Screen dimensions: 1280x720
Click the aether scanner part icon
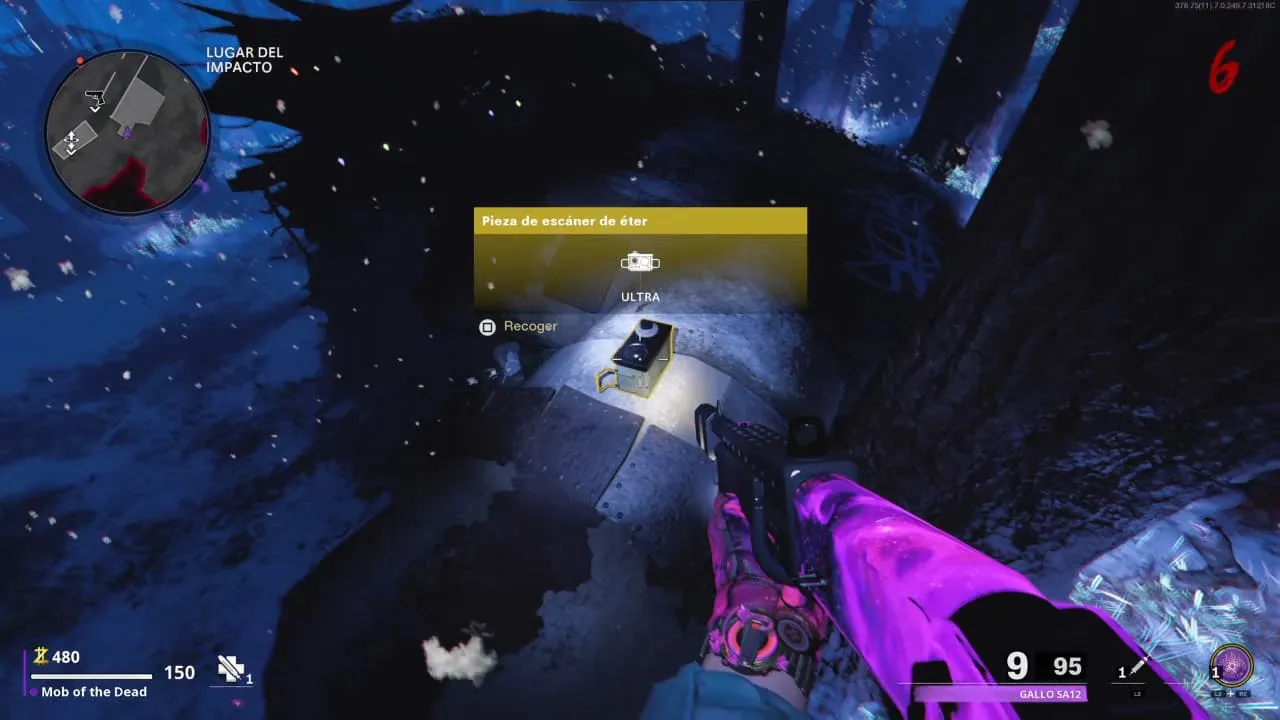[x=640, y=263]
